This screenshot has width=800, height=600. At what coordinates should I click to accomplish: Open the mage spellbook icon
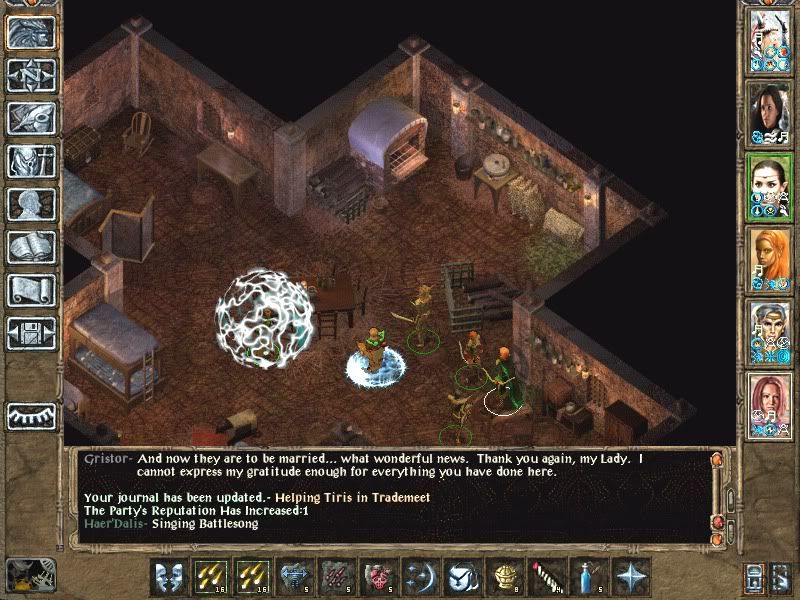pos(31,247)
